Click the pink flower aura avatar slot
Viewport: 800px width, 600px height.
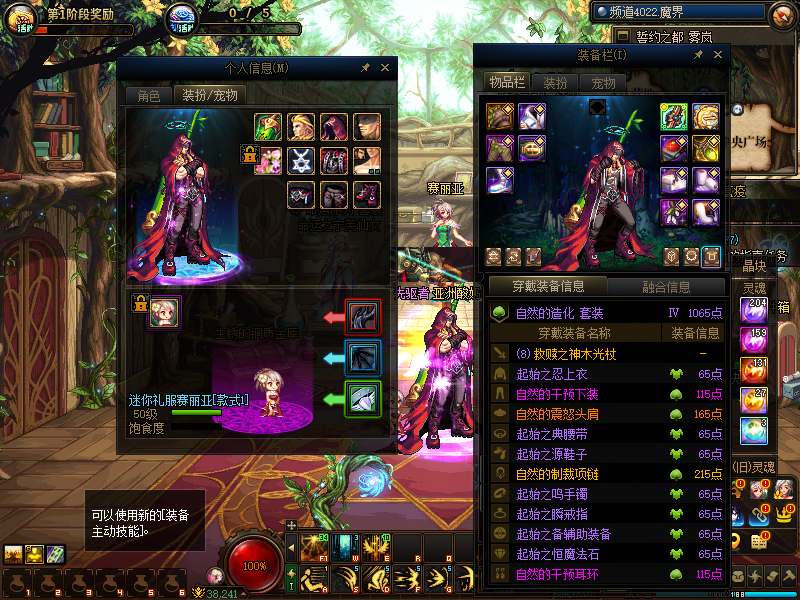tap(267, 160)
